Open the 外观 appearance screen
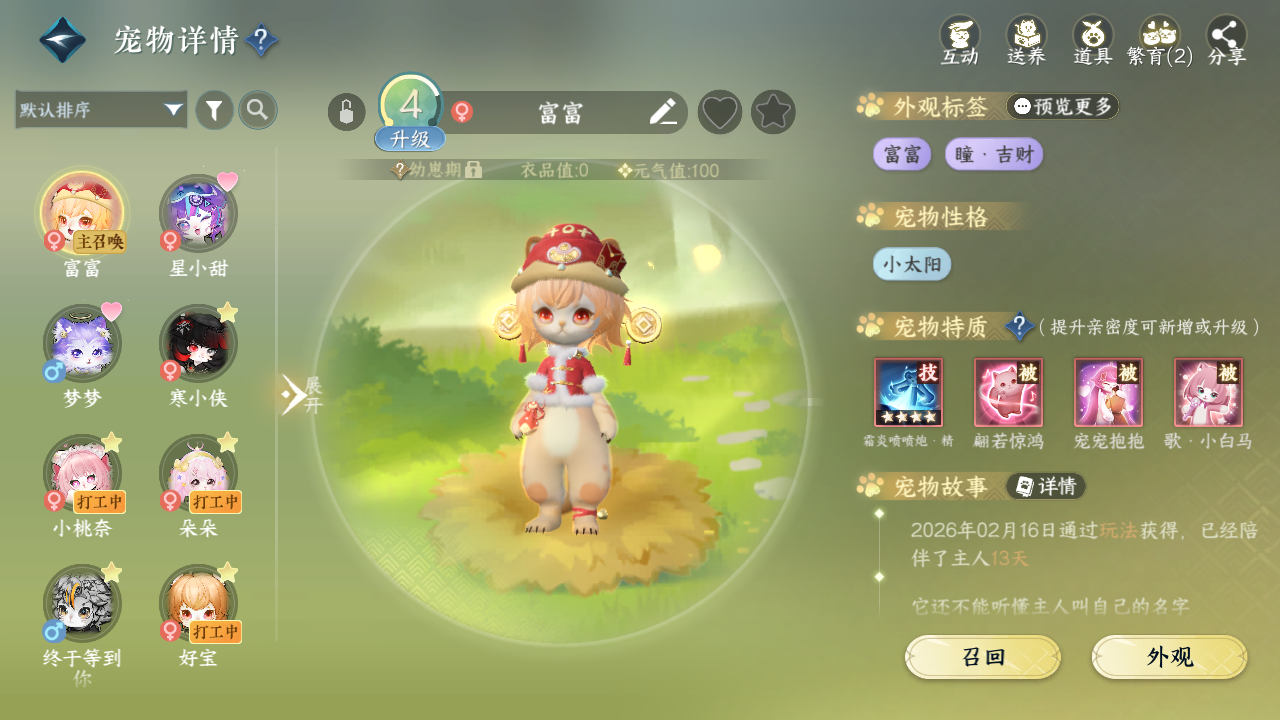Image resolution: width=1280 pixels, height=720 pixels. point(1170,657)
